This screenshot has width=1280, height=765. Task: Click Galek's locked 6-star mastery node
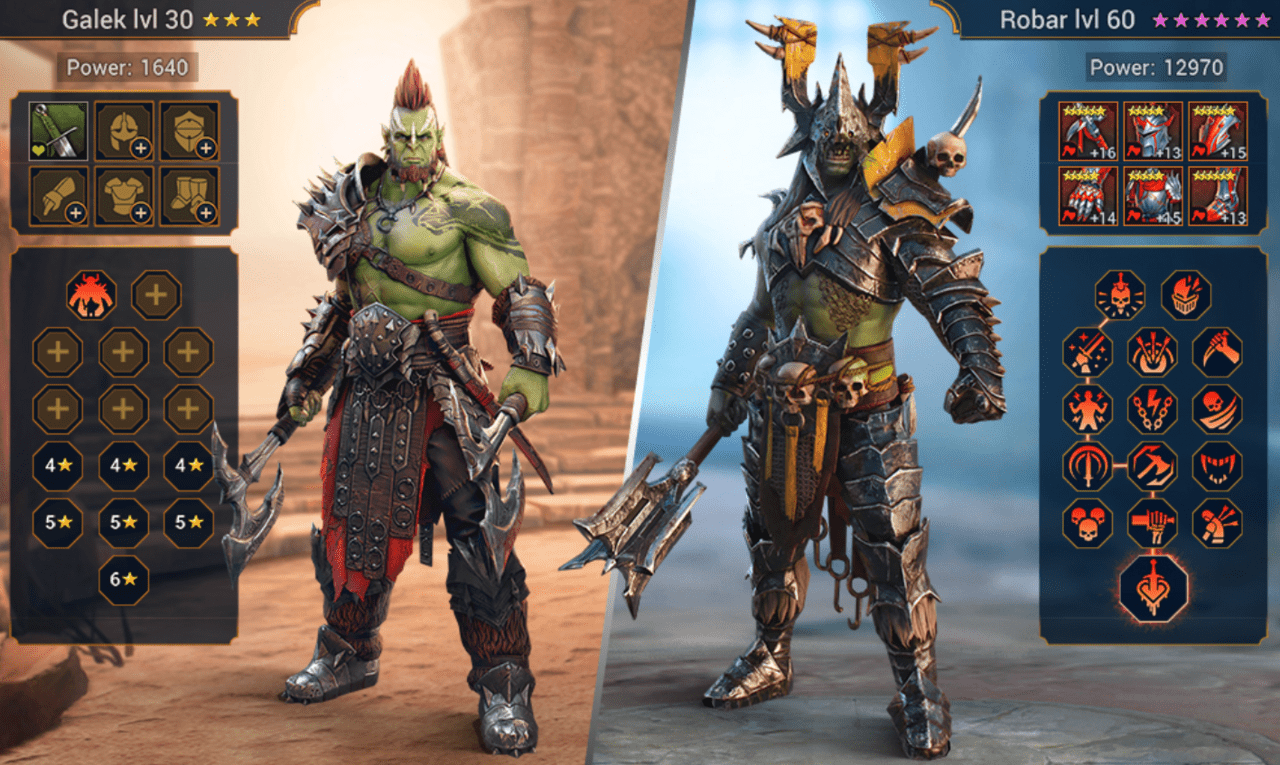pyautogui.click(x=123, y=580)
